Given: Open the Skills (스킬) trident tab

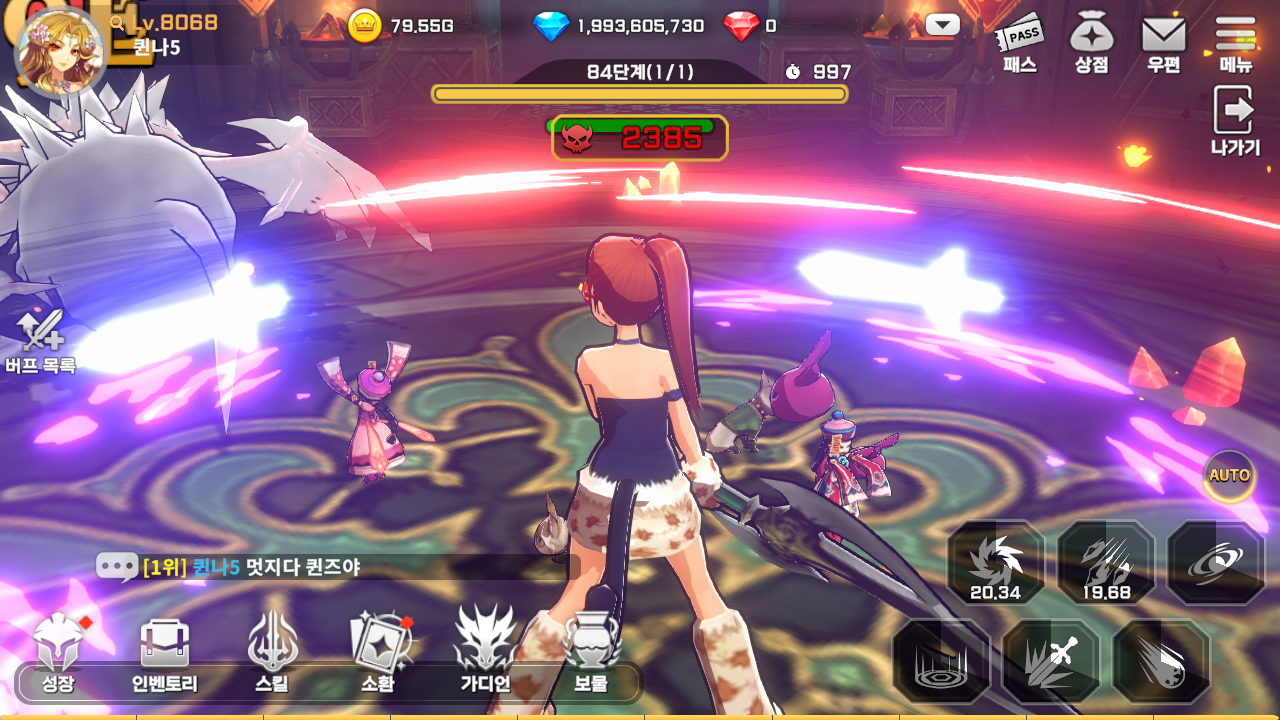Looking at the screenshot, I should pyautogui.click(x=272, y=655).
